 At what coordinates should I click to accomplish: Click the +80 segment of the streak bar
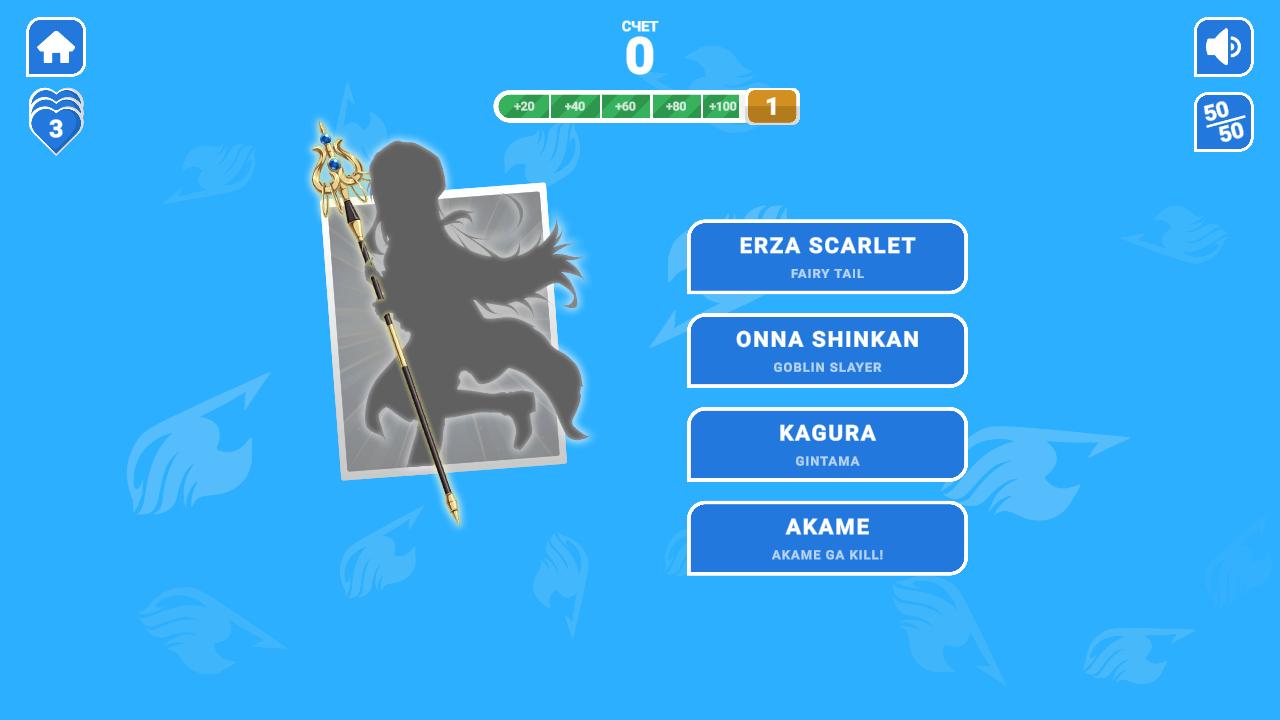point(677,106)
